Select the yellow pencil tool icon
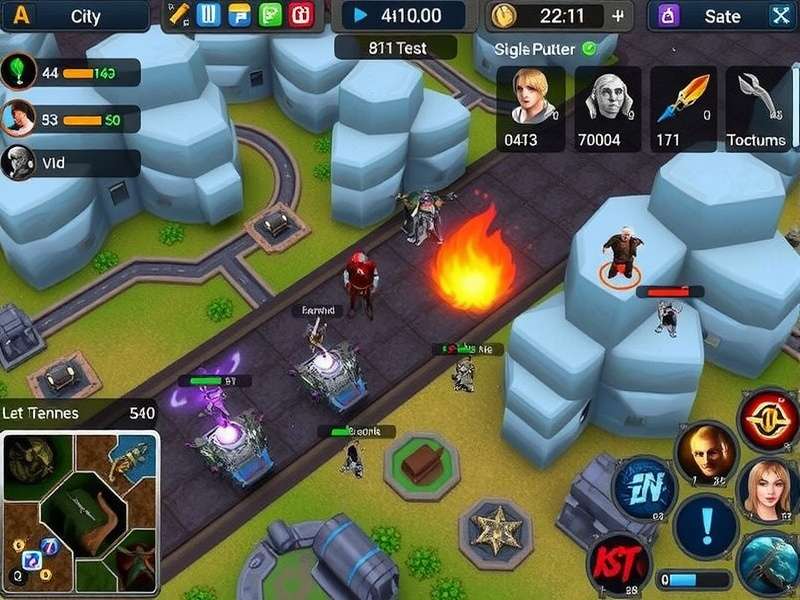This screenshot has height=600, width=800. click(179, 15)
